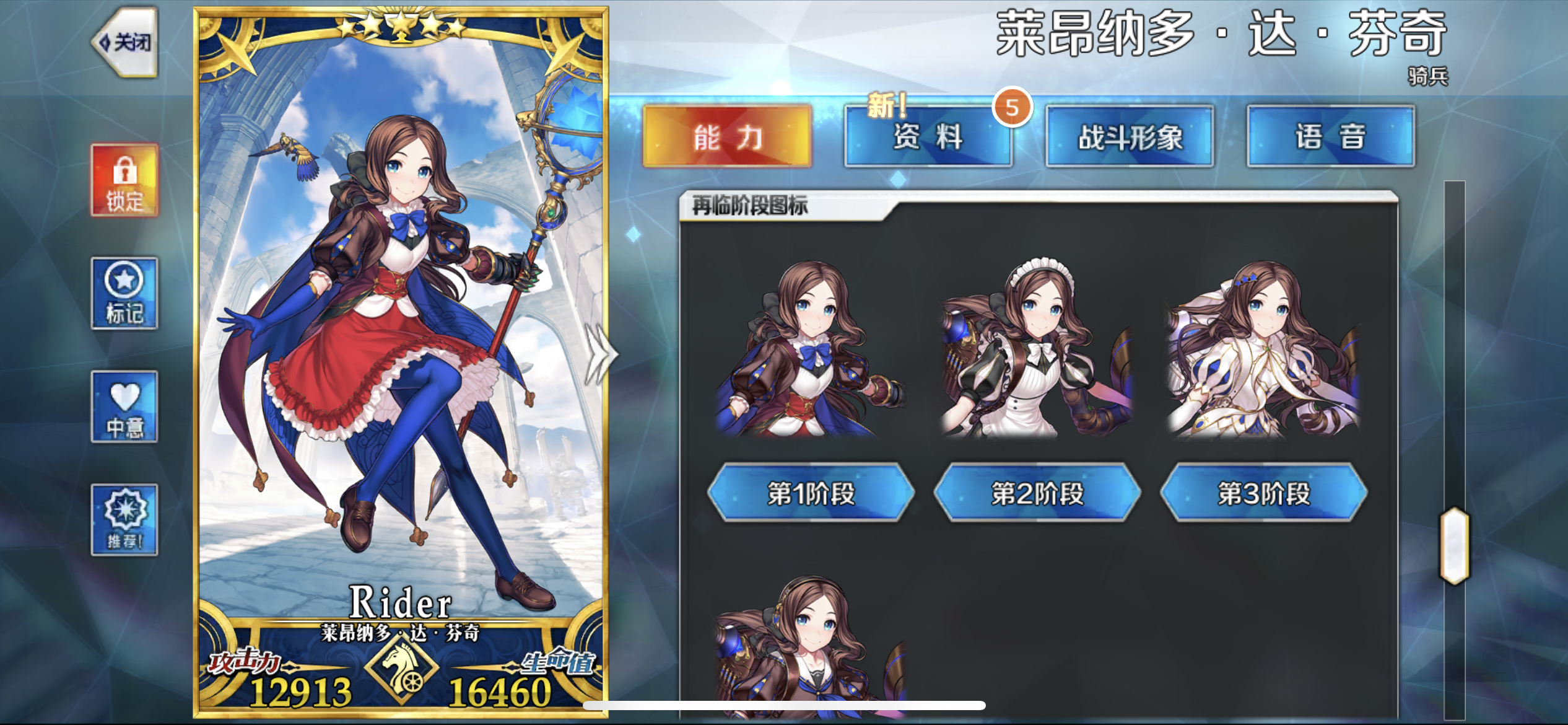Select the 推荐 recommend button
The width and height of the screenshot is (1568, 725).
click(124, 520)
